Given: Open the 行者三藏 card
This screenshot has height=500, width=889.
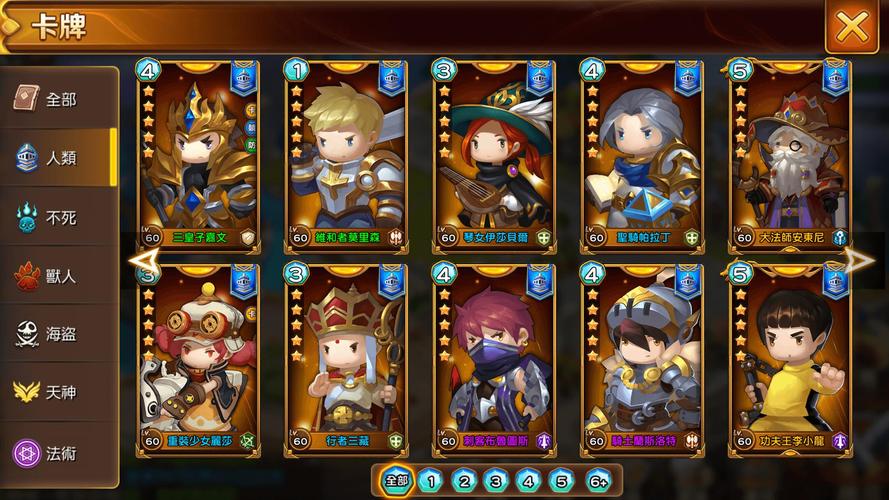Looking at the screenshot, I should (345, 357).
